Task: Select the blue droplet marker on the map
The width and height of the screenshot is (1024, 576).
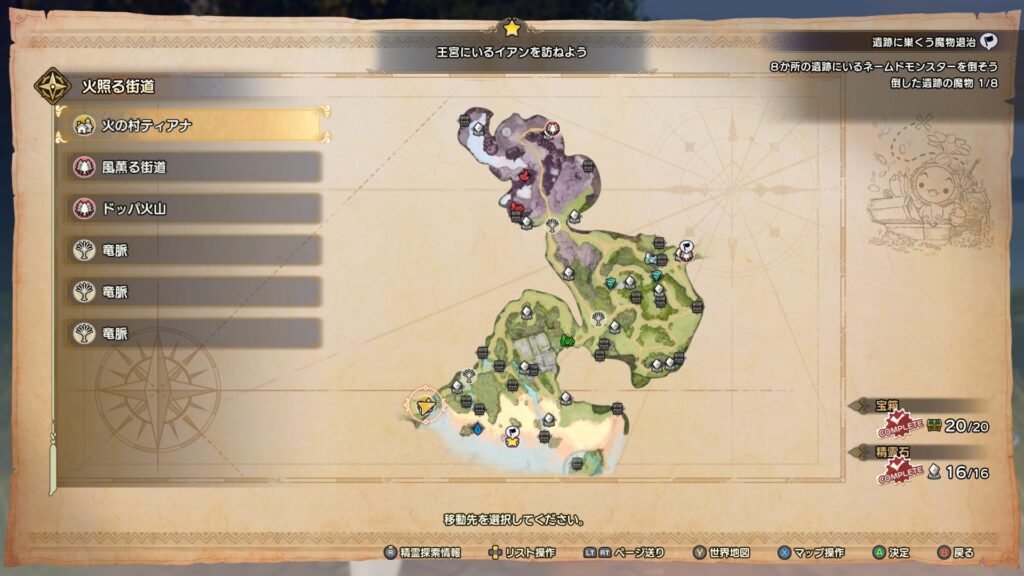Action: click(477, 430)
